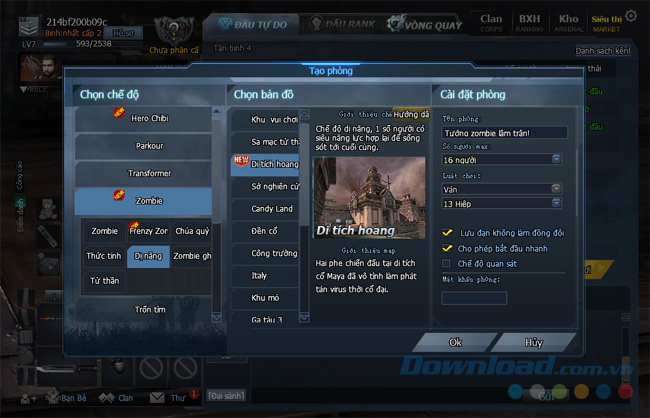Select the Hero Chibi mode

point(149,119)
